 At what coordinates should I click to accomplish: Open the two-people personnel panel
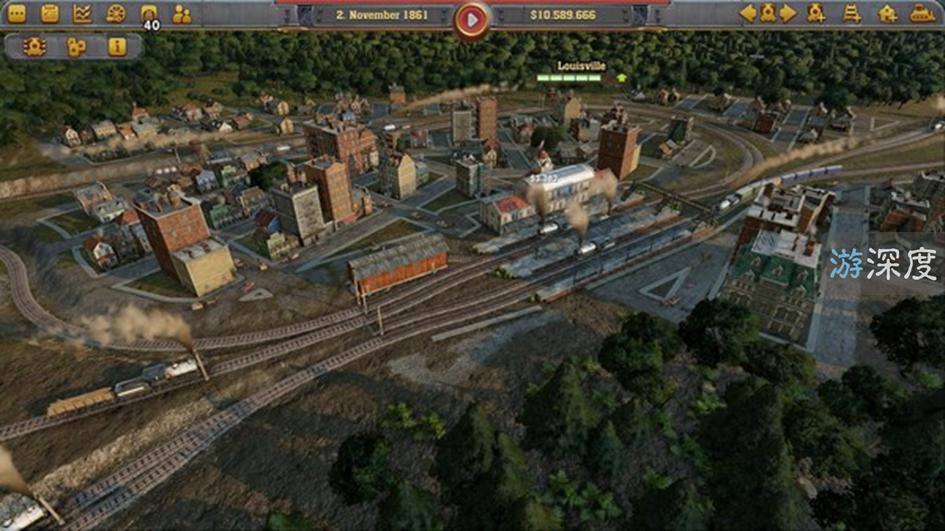tap(182, 14)
